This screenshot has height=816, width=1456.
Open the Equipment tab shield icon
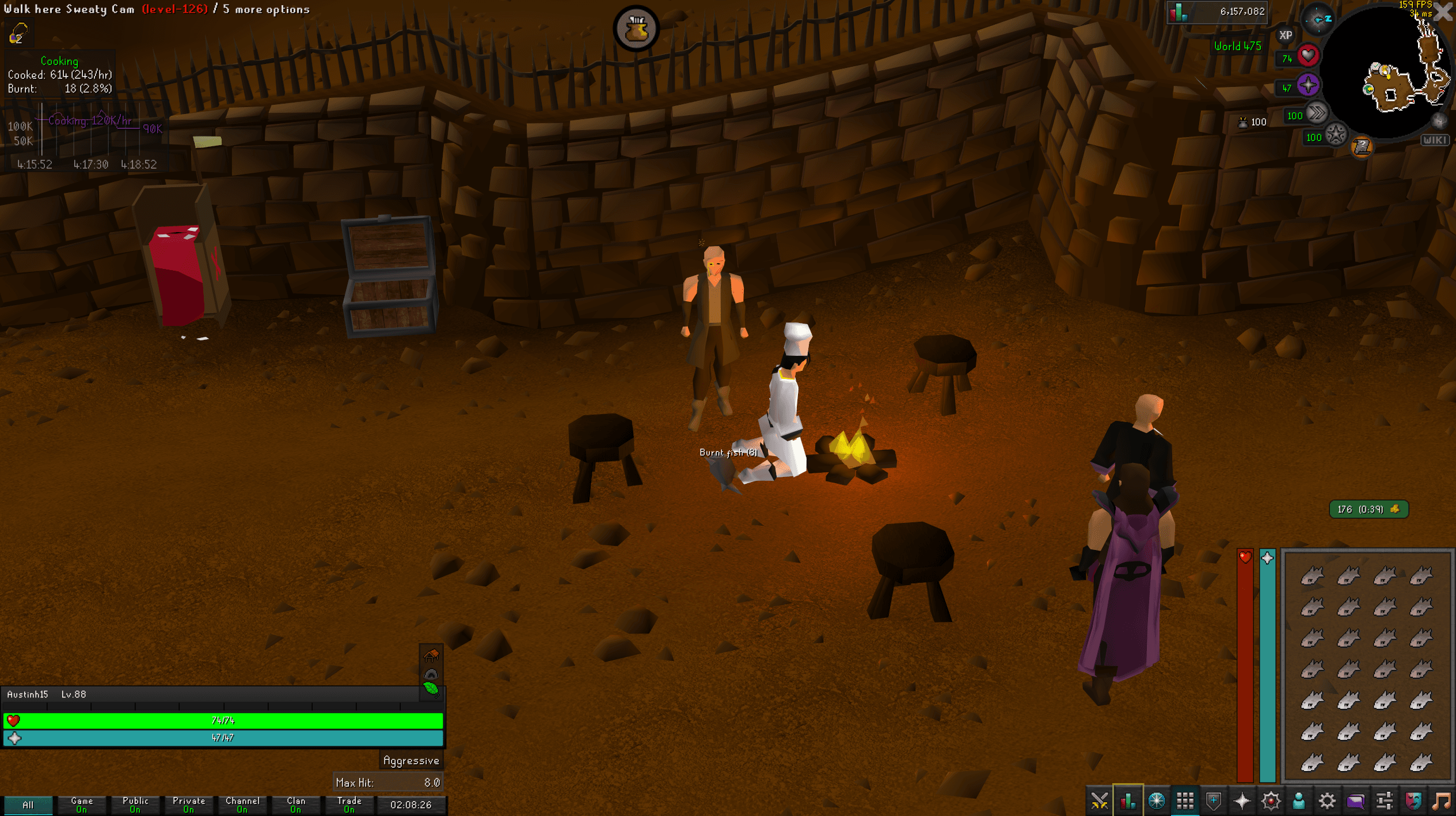pyautogui.click(x=1215, y=800)
